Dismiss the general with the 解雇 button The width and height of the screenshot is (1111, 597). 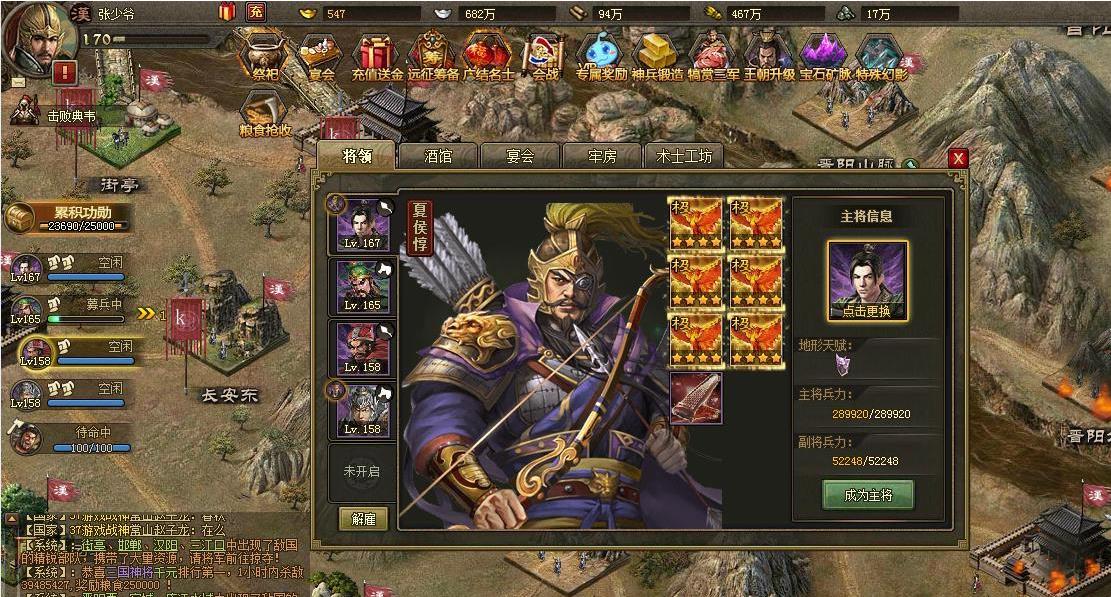[363, 519]
